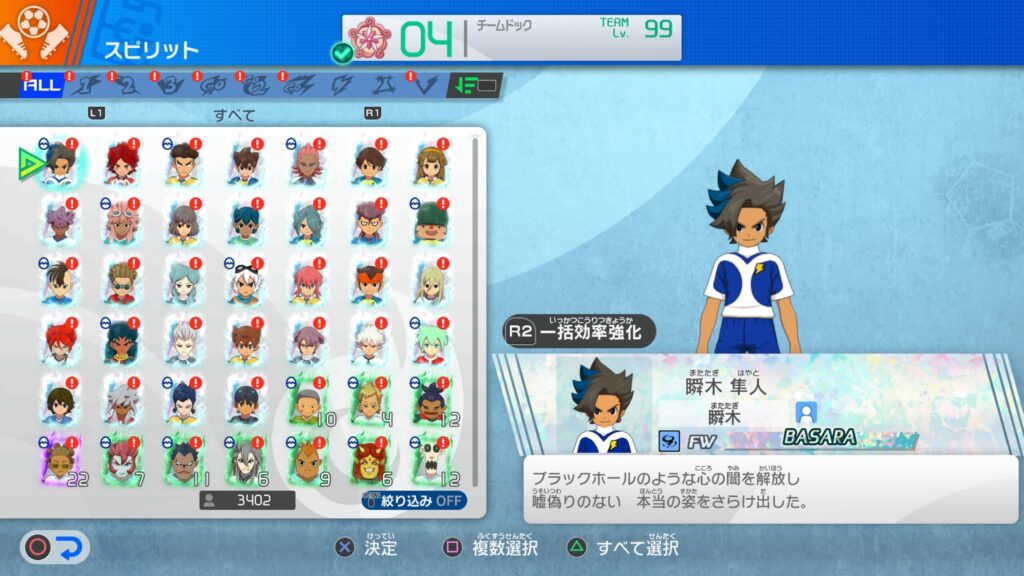Choose the orange headband goalkeeper spirit
The height and width of the screenshot is (576, 1024).
(369, 283)
